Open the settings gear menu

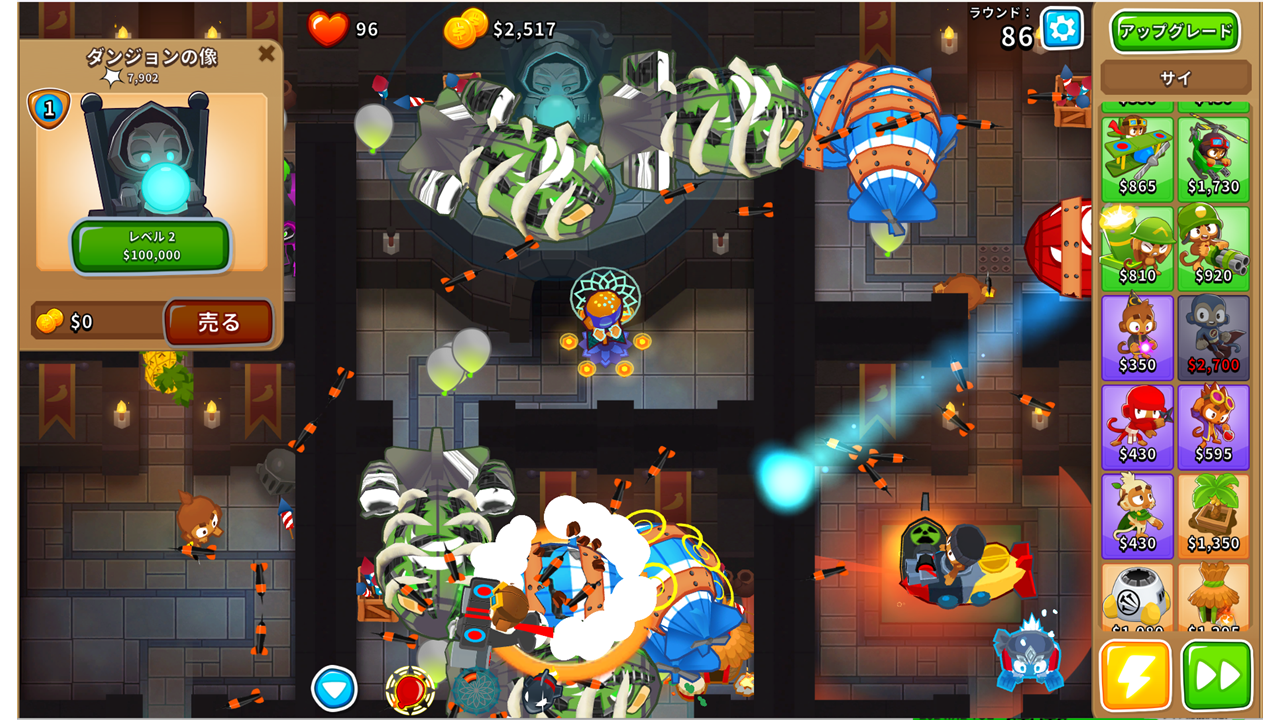click(1061, 28)
